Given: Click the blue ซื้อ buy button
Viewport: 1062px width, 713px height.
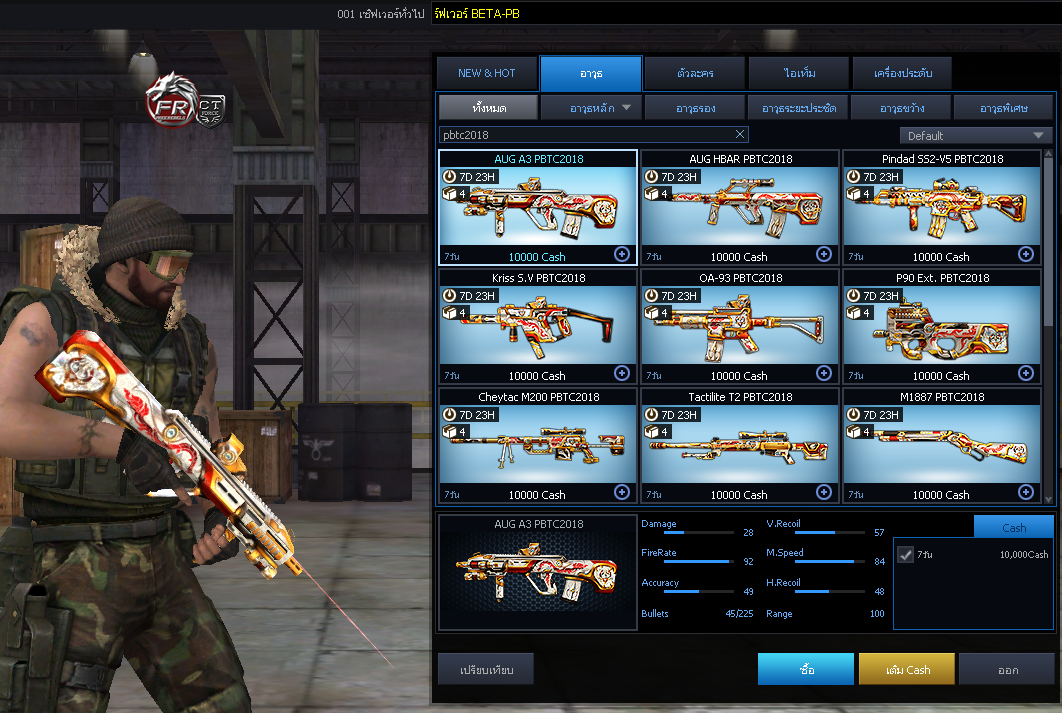Looking at the screenshot, I should point(806,669).
